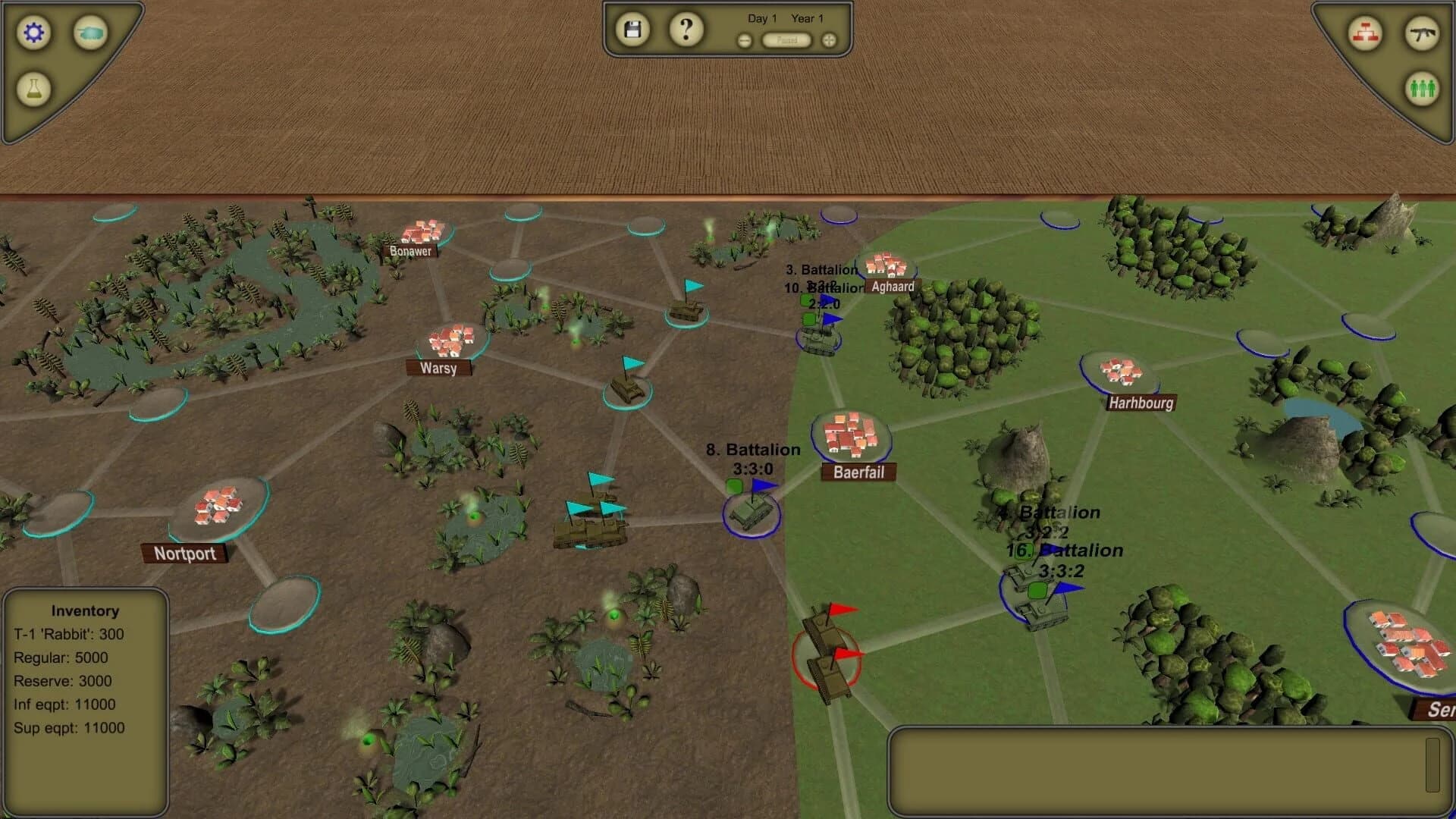Open the manpower panel with green figures icon
Screen dimensions: 1456x819
click(1422, 88)
